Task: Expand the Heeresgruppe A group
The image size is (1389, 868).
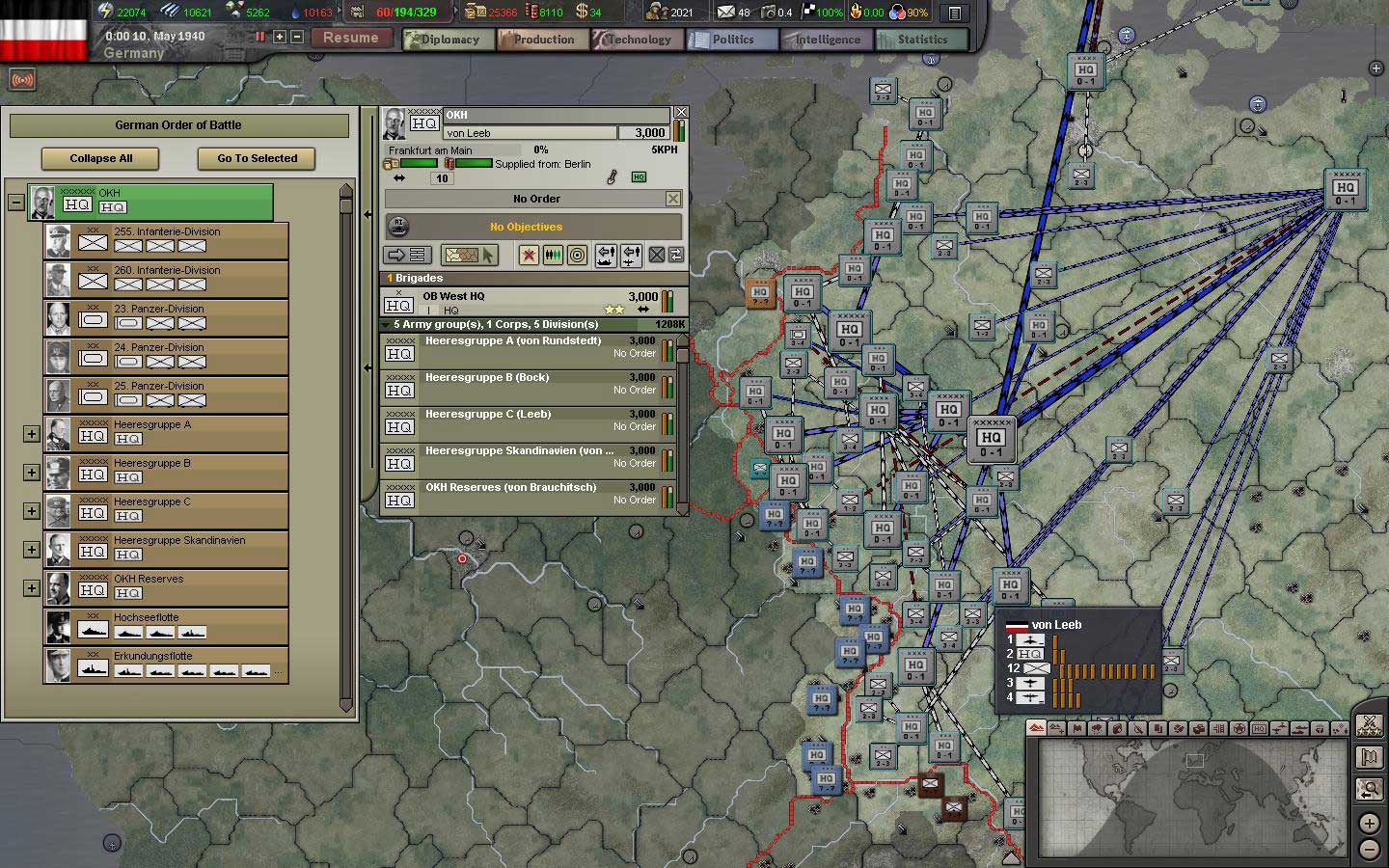Action: (31, 433)
